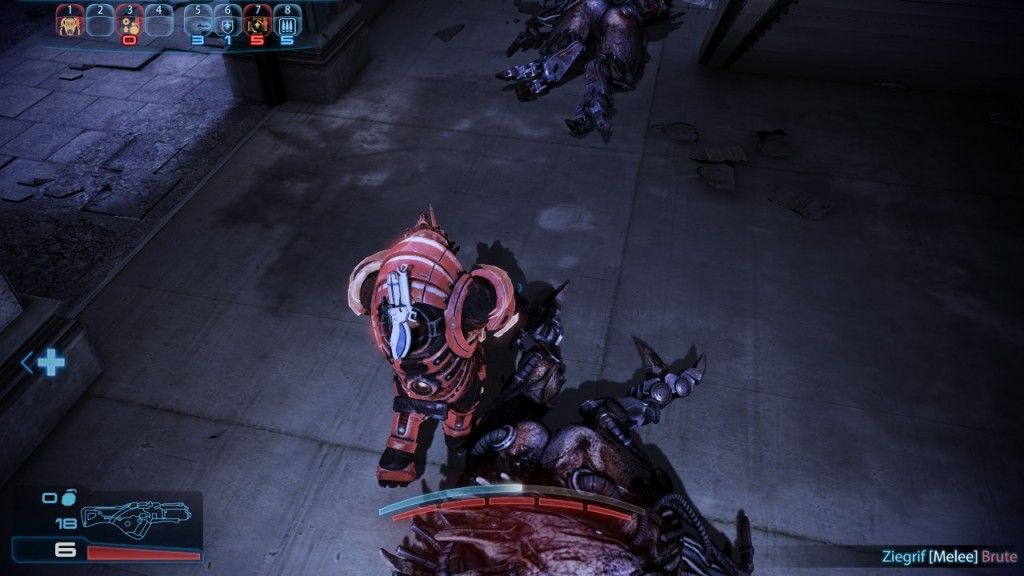Activate the krogan head power in slot 1
The image size is (1024, 576).
pyautogui.click(x=69, y=24)
